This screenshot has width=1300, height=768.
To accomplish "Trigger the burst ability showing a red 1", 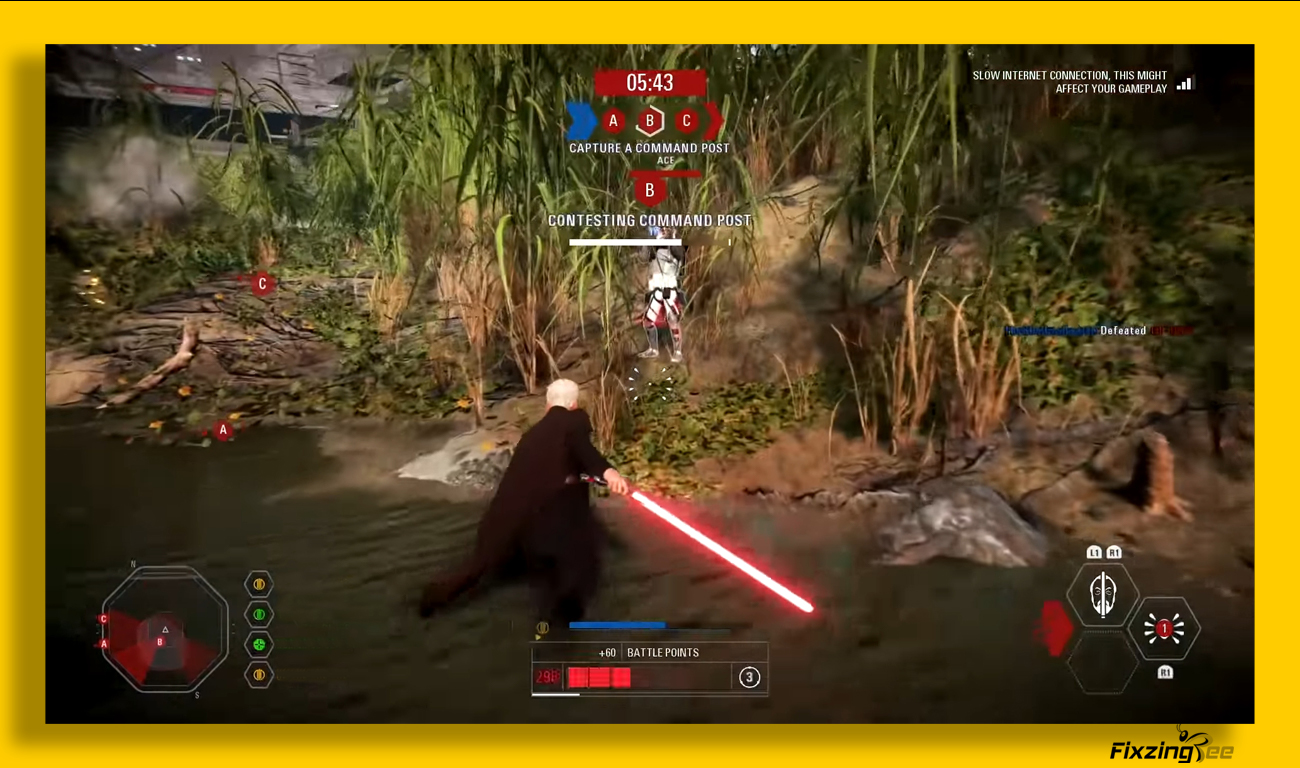I will pos(1164,629).
